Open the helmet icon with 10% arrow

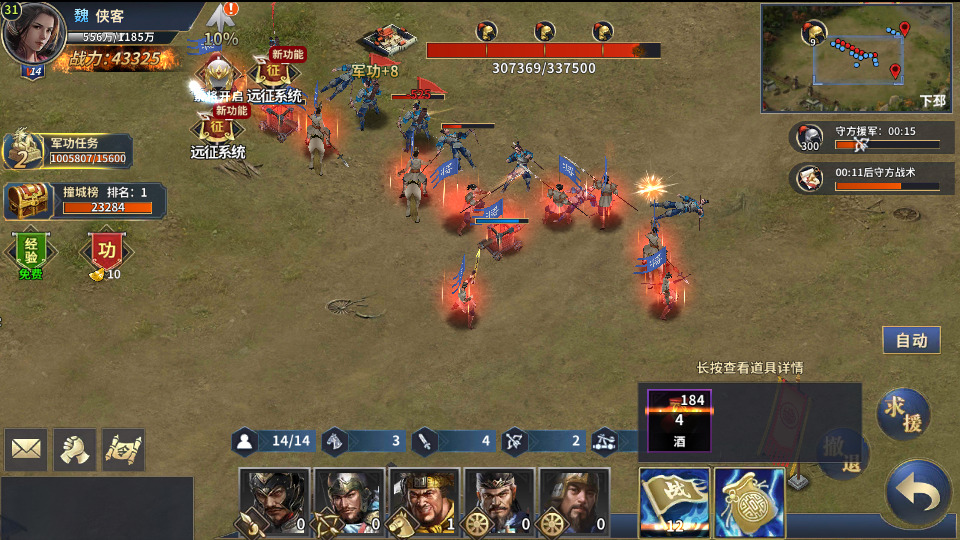coord(221,25)
